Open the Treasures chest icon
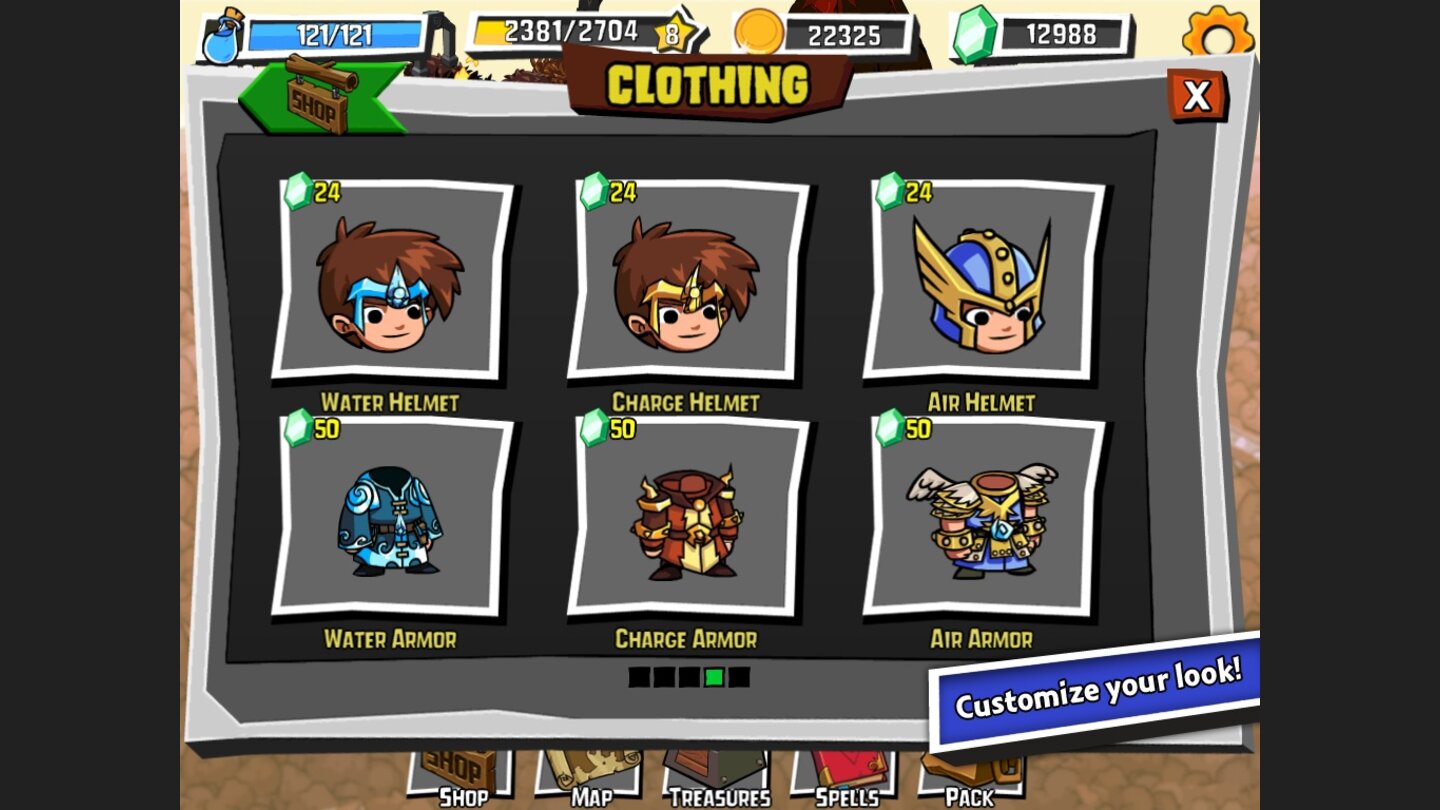The image size is (1440, 810). pyautogui.click(x=718, y=770)
